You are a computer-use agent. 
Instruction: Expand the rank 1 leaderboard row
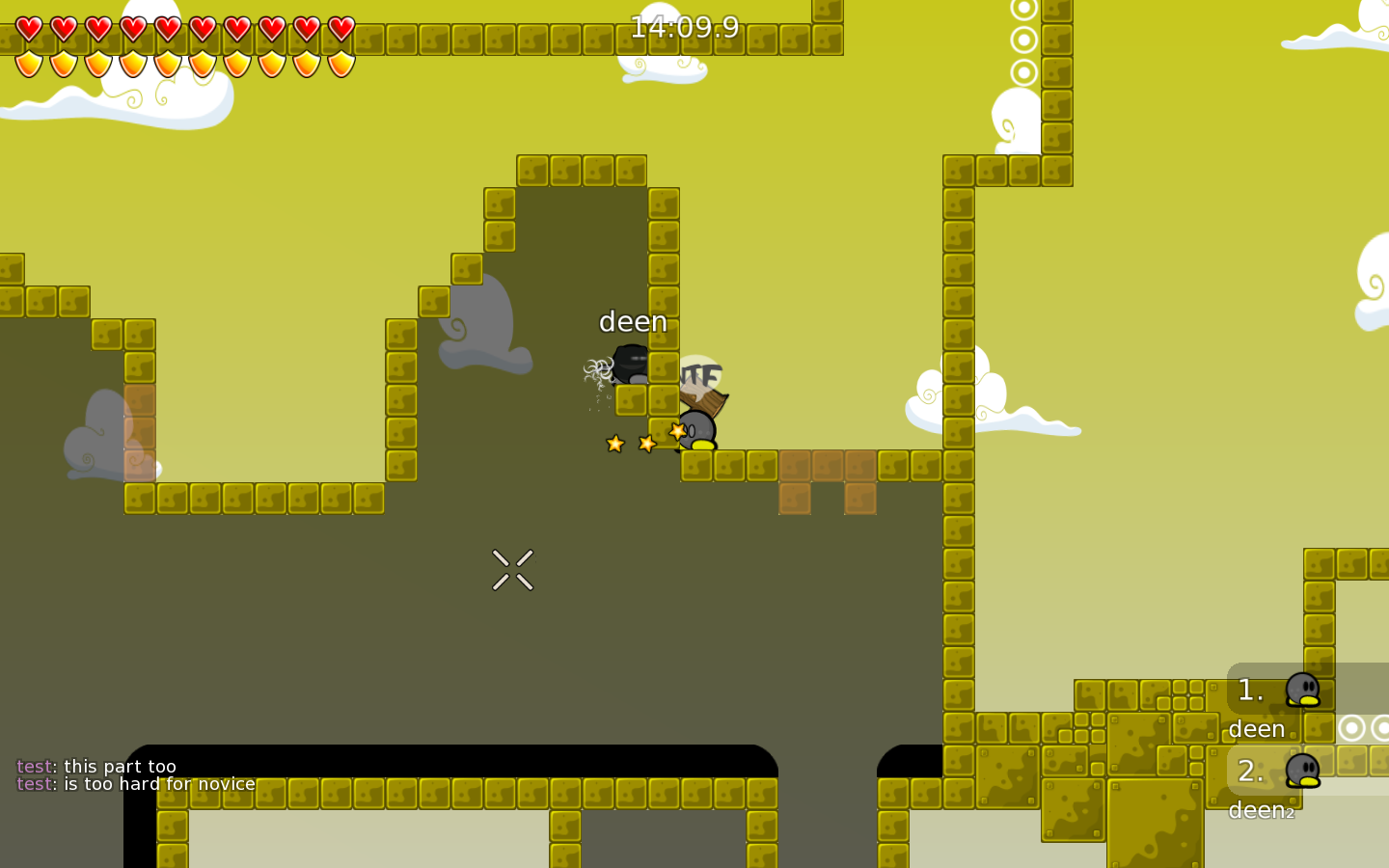[1250, 691]
